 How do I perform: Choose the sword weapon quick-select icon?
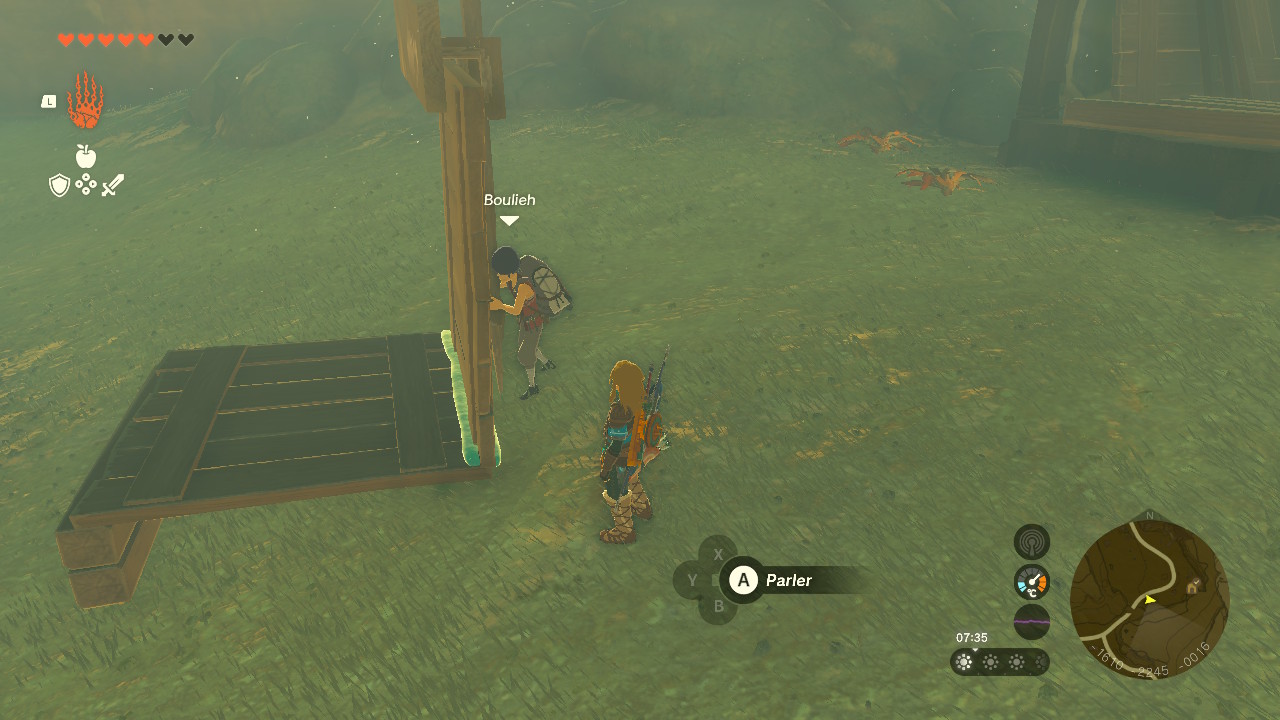[x=112, y=185]
